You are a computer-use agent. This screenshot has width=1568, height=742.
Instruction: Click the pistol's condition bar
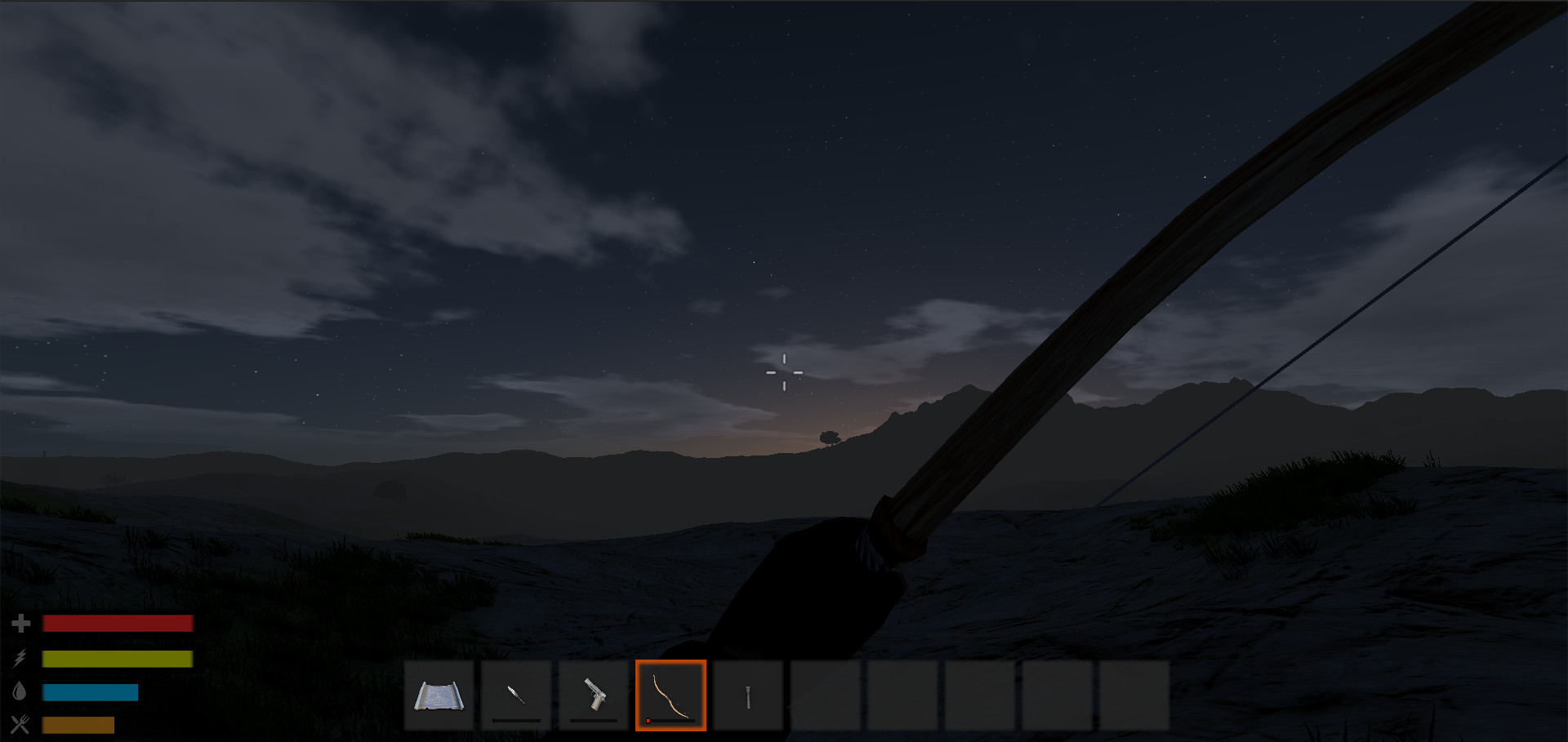[593, 719]
